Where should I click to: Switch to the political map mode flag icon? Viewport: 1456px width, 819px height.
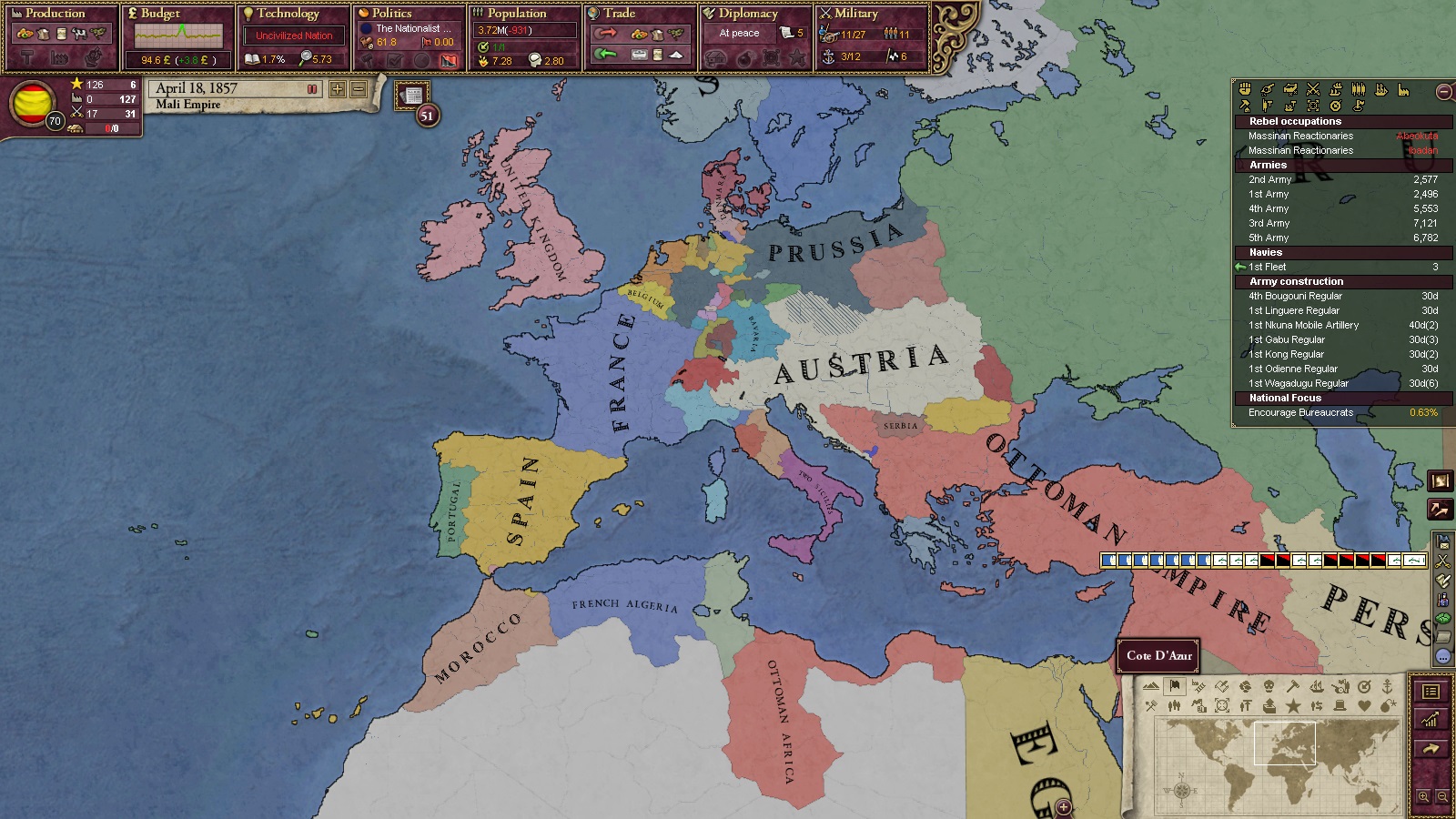1175,686
